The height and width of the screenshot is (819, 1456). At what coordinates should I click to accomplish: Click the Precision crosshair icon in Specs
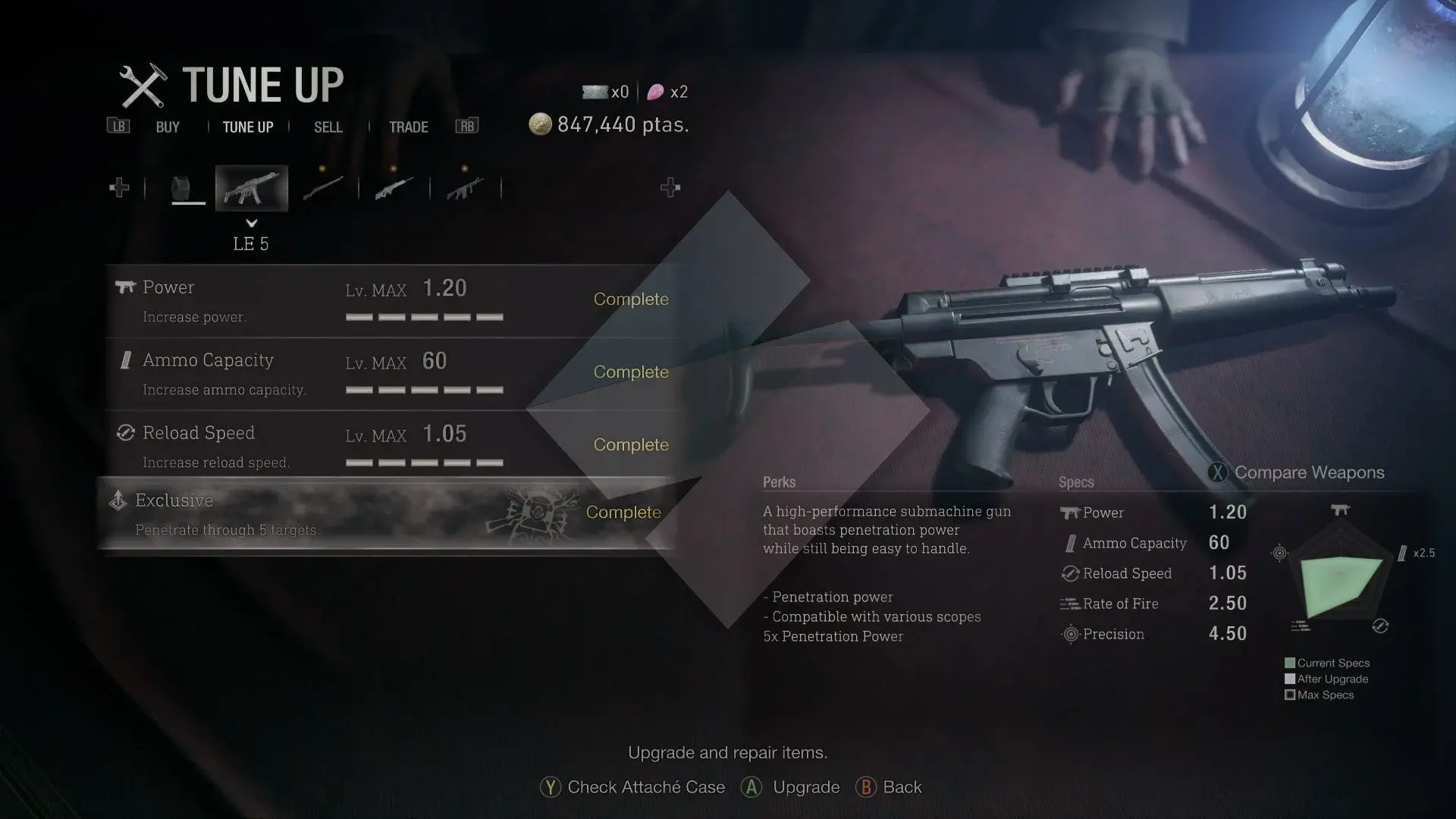[x=1069, y=634]
